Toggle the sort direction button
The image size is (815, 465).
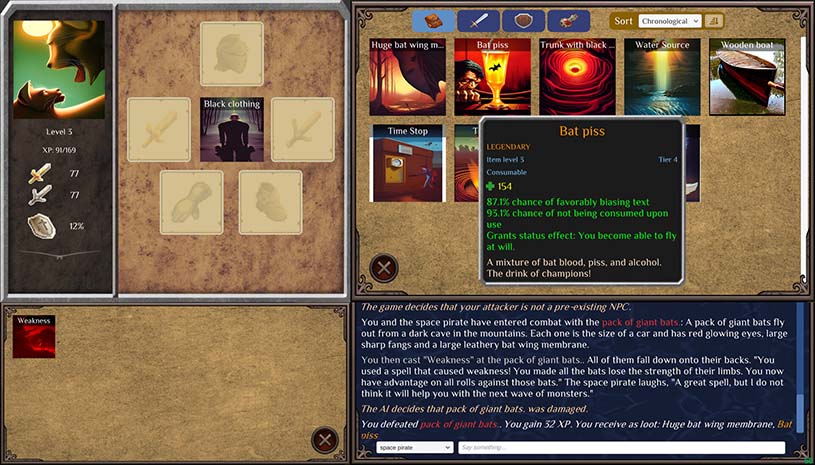714,20
